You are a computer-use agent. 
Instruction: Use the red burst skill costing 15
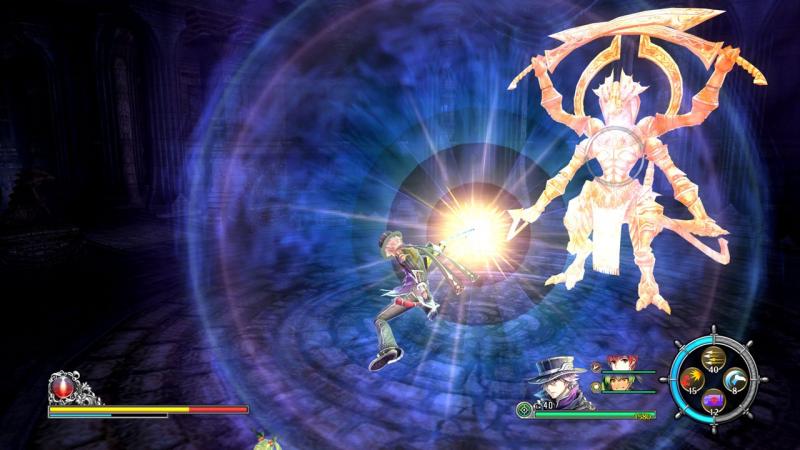692,378
